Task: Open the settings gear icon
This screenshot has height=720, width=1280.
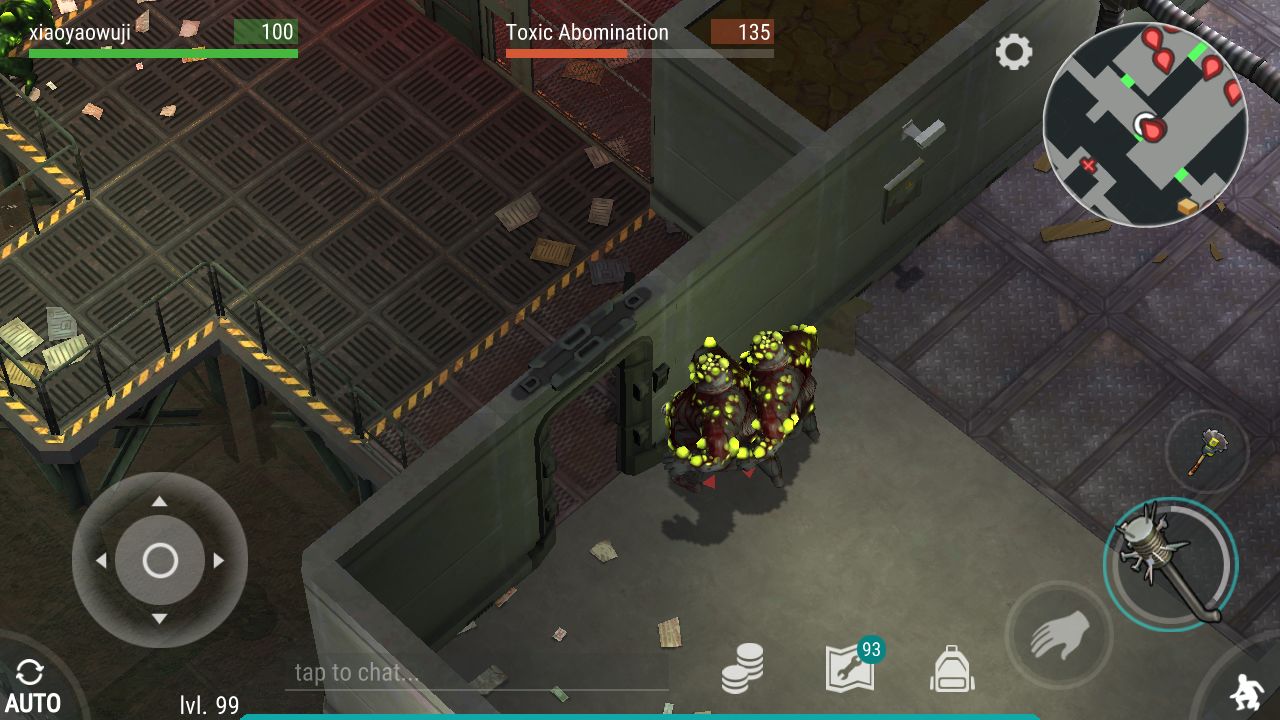Action: 1013,52
